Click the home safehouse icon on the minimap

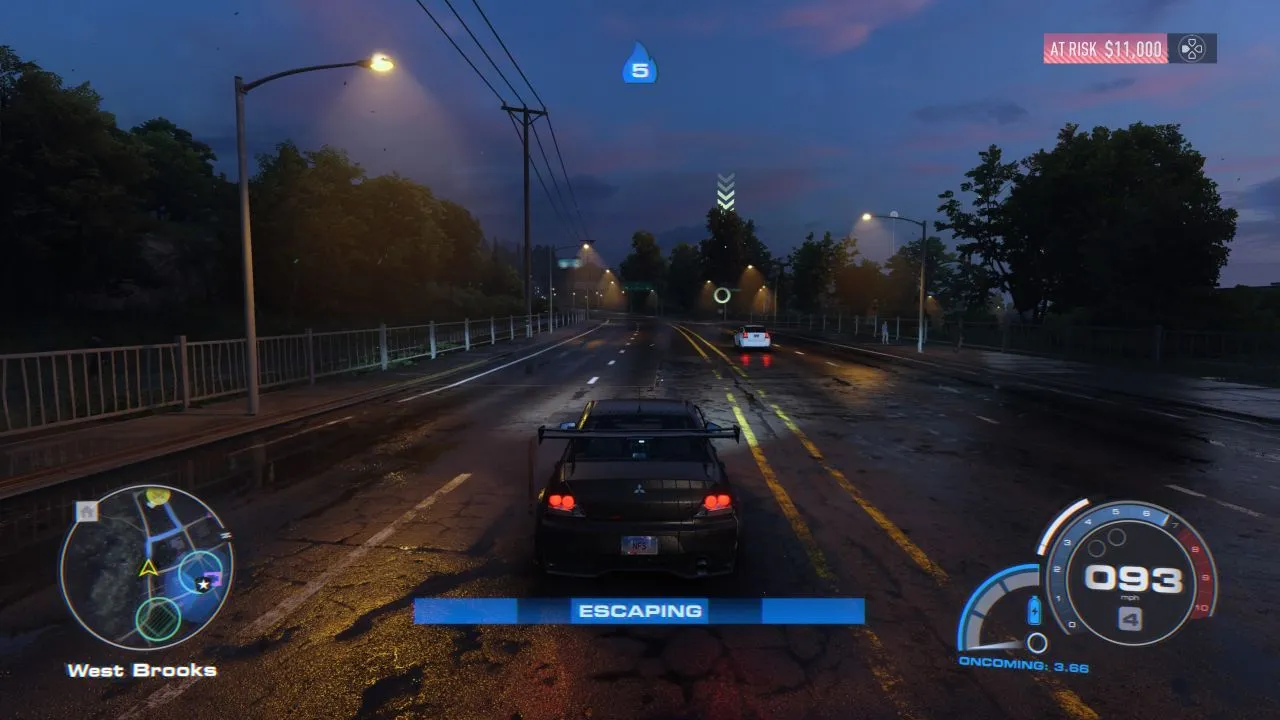pyautogui.click(x=86, y=511)
